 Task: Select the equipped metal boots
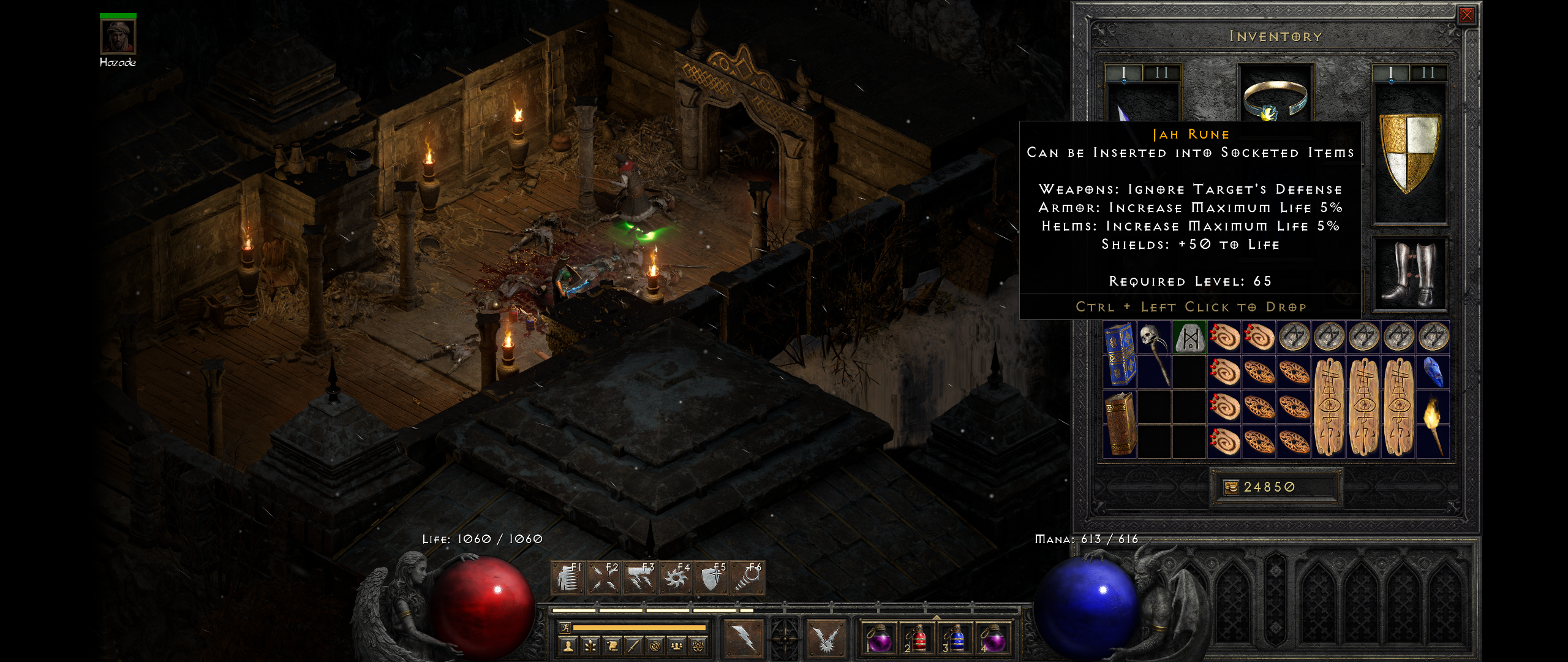(1409, 273)
